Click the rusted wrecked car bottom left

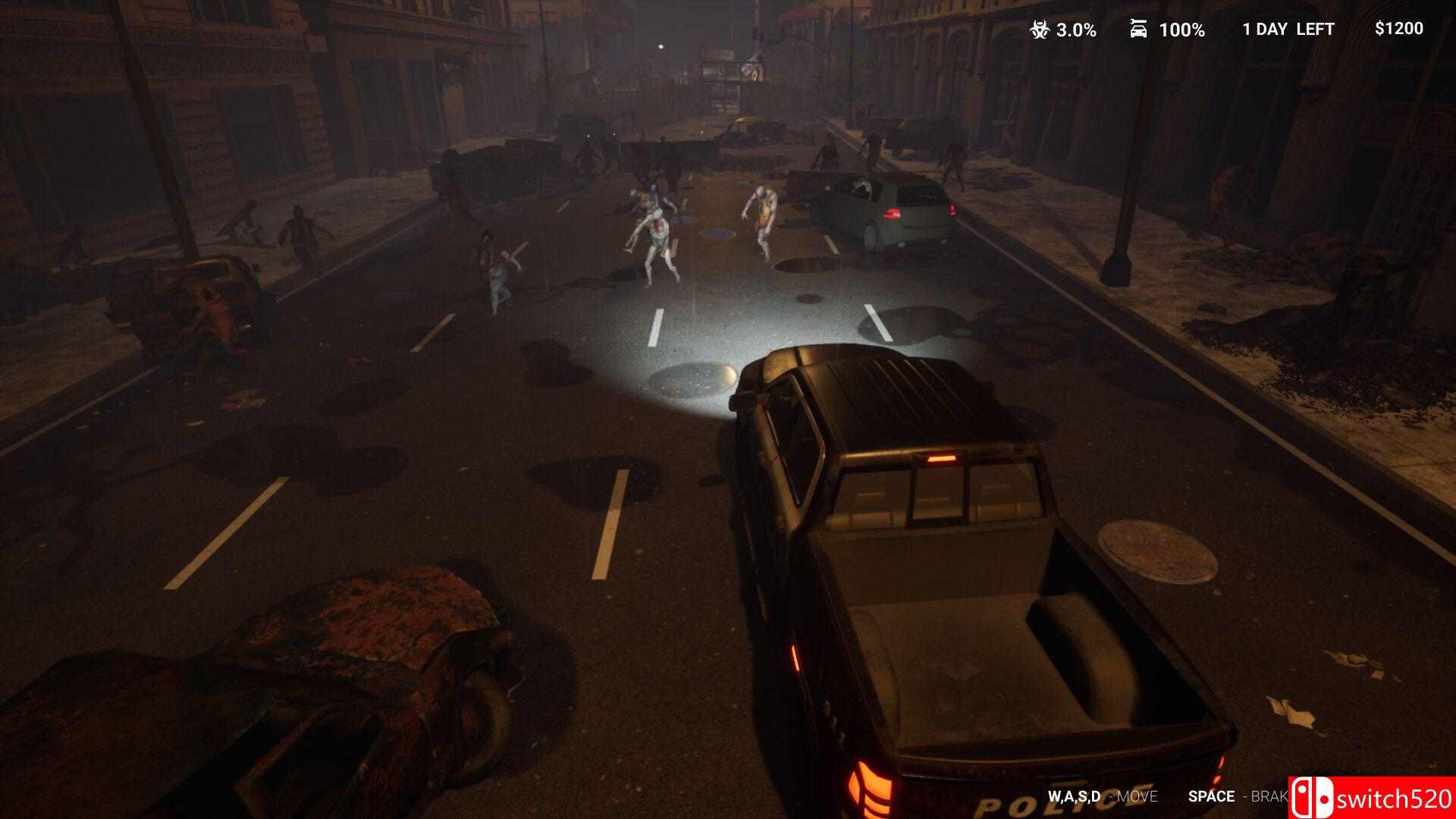click(379, 667)
